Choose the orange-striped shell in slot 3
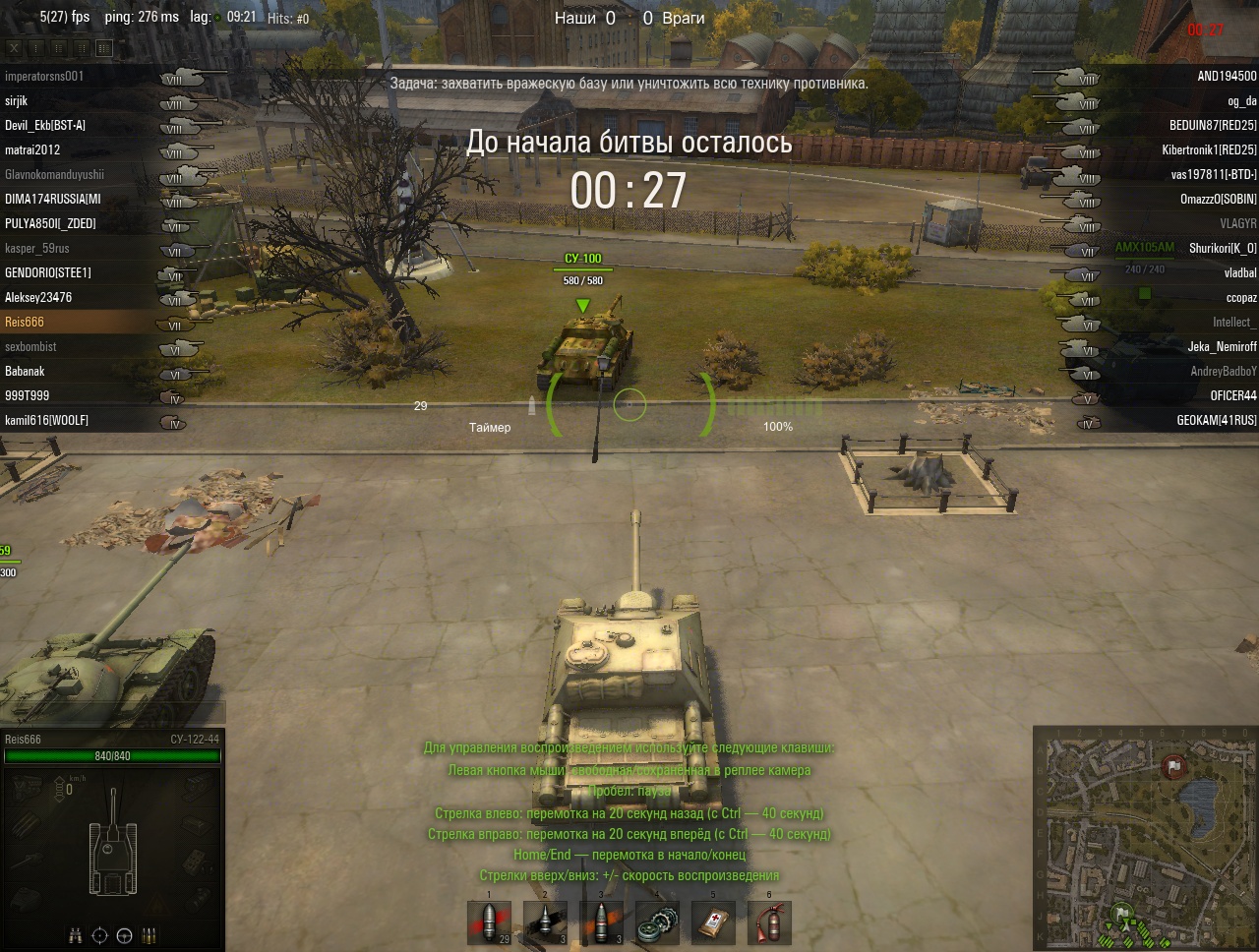Image resolution: width=1259 pixels, height=952 pixels. pyautogui.click(x=601, y=922)
